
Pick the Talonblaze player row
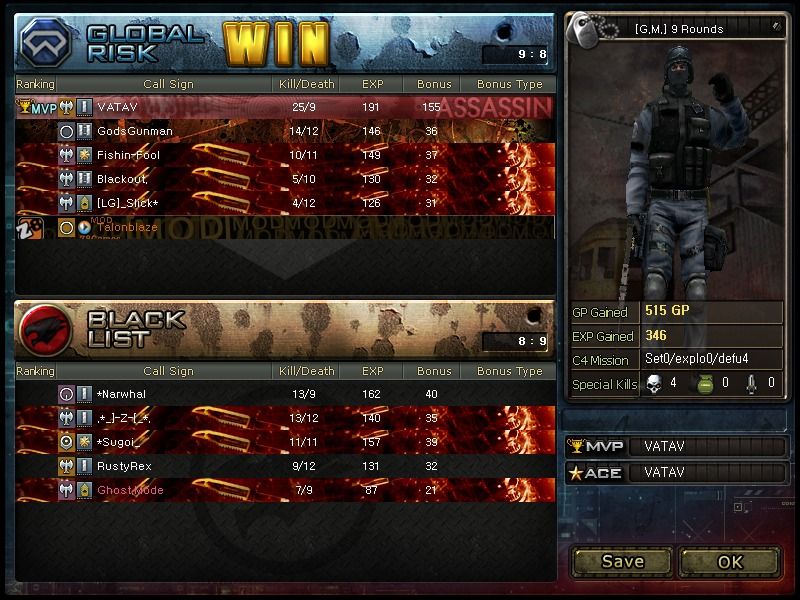(x=285, y=227)
